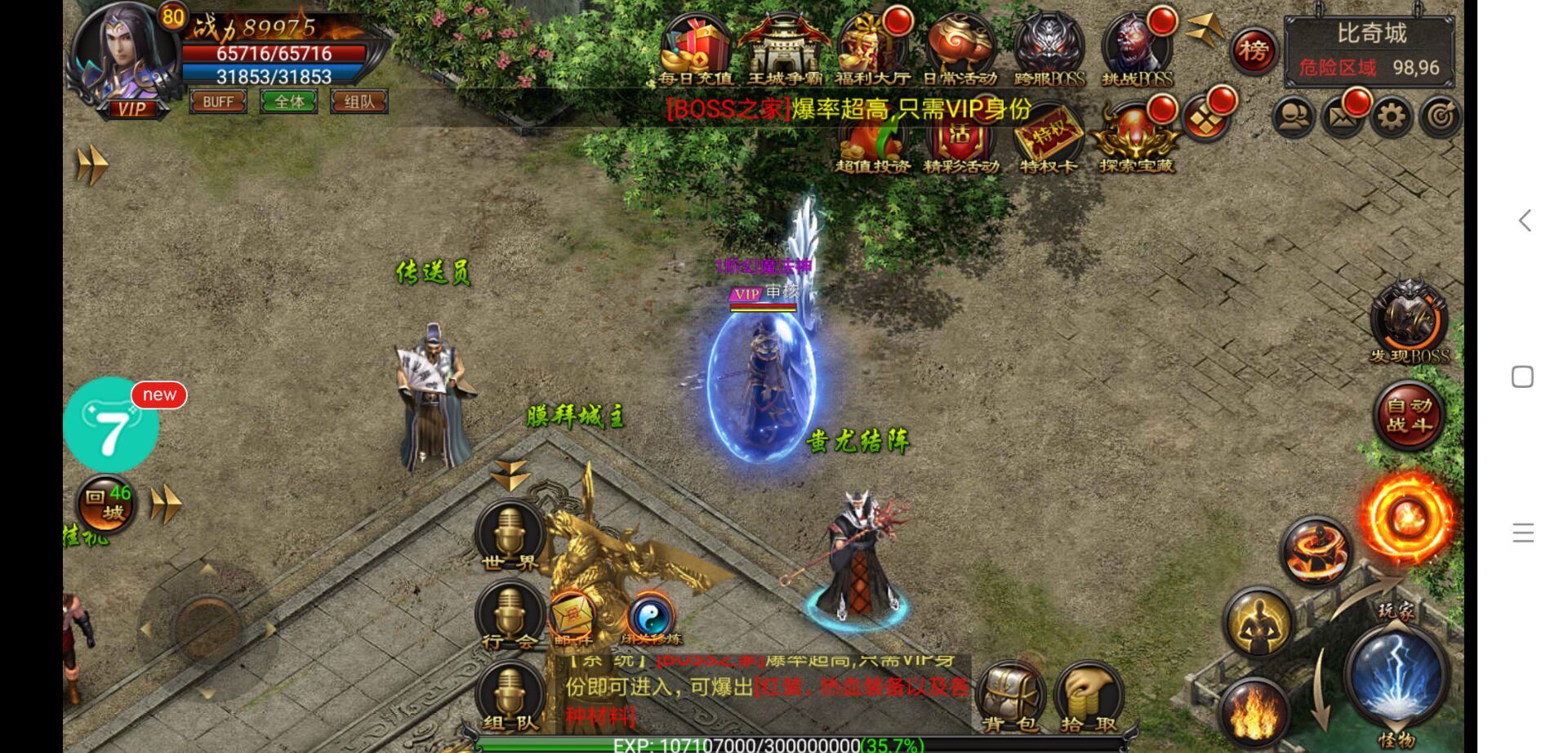The width and height of the screenshot is (1568, 753).
Task: Open the mail envelope icon
Action: (x=1342, y=118)
